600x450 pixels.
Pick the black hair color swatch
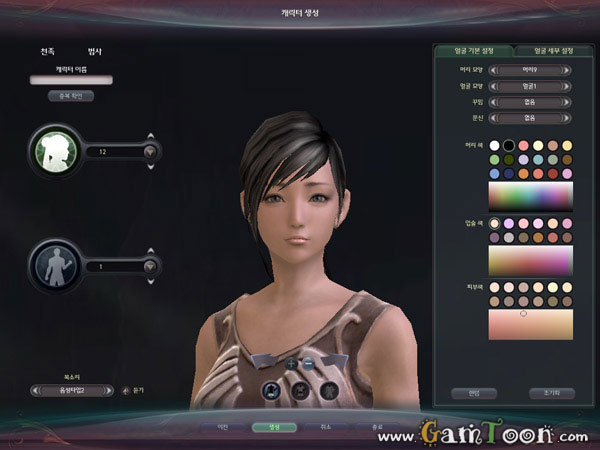(x=509, y=145)
